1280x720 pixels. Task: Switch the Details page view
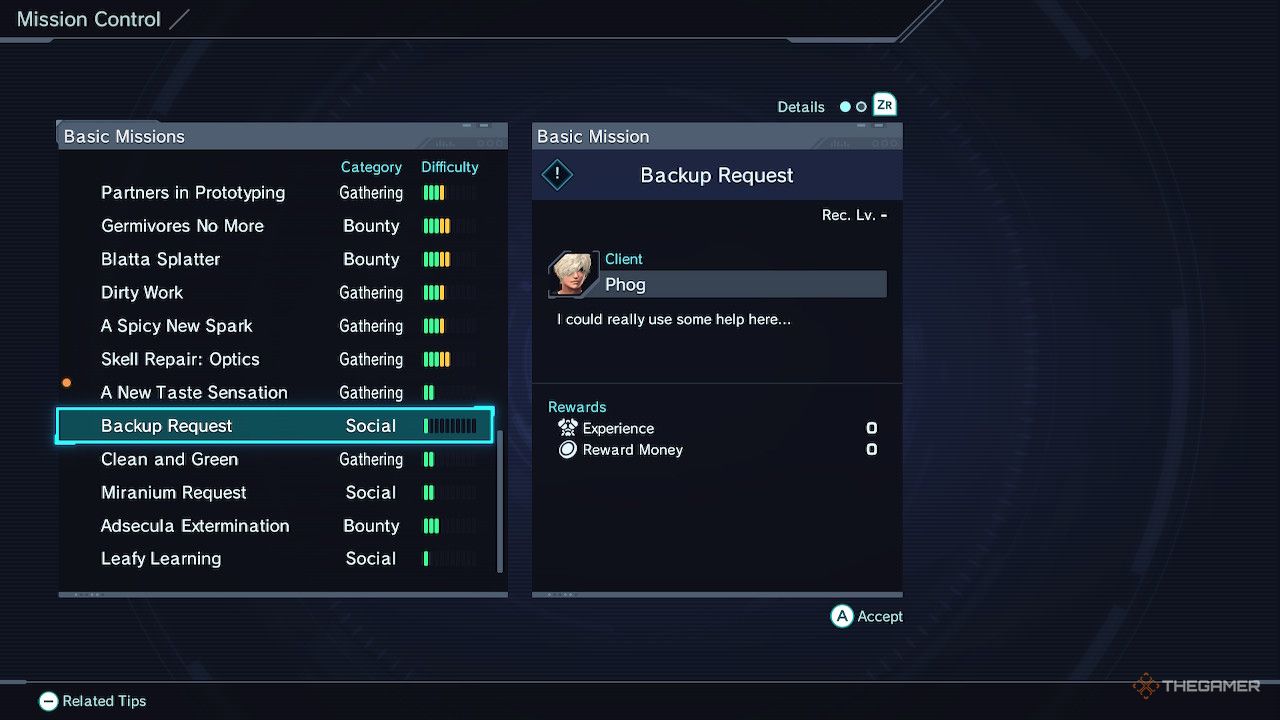[883, 105]
